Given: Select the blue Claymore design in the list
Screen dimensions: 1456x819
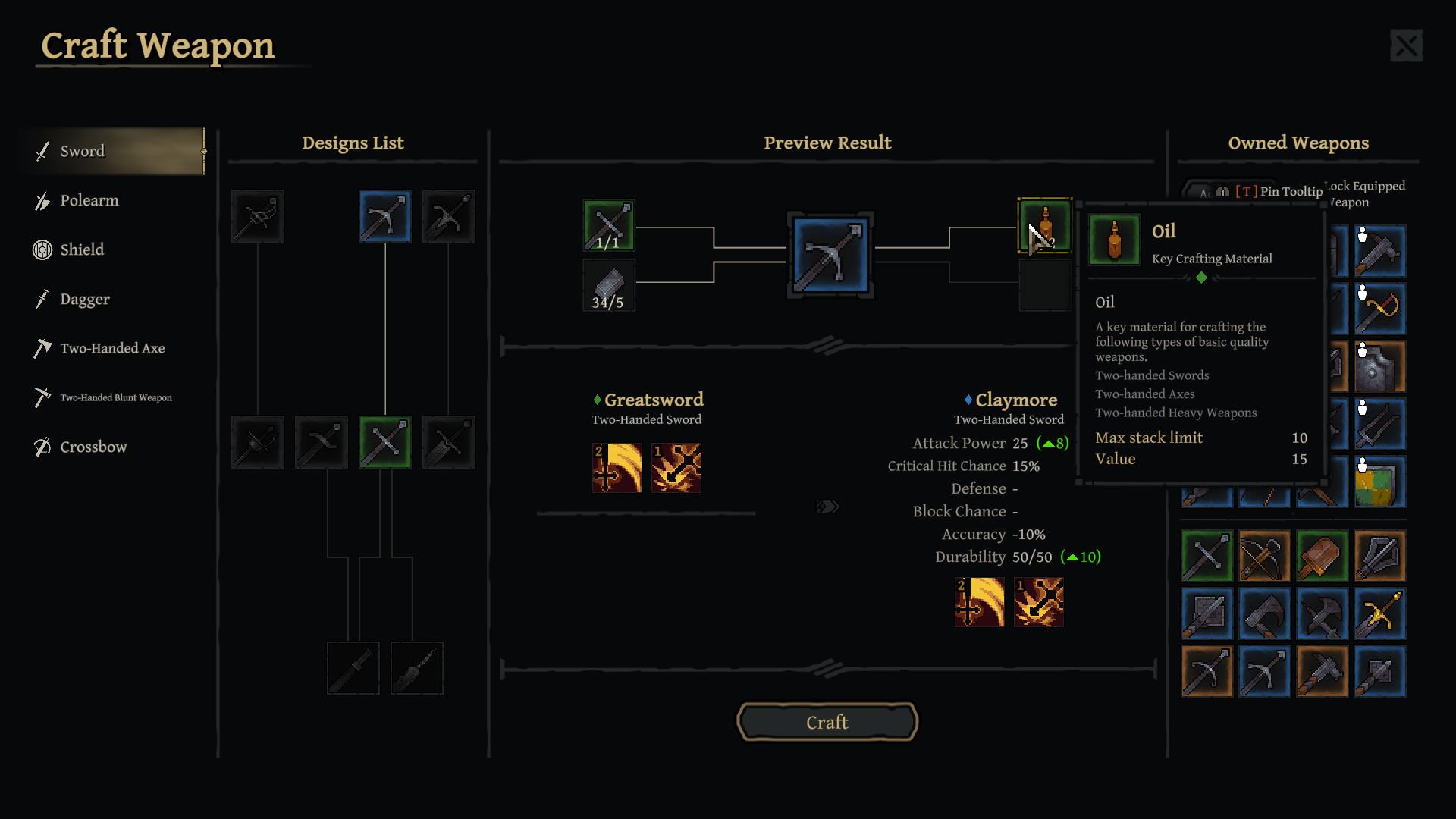Looking at the screenshot, I should [385, 217].
